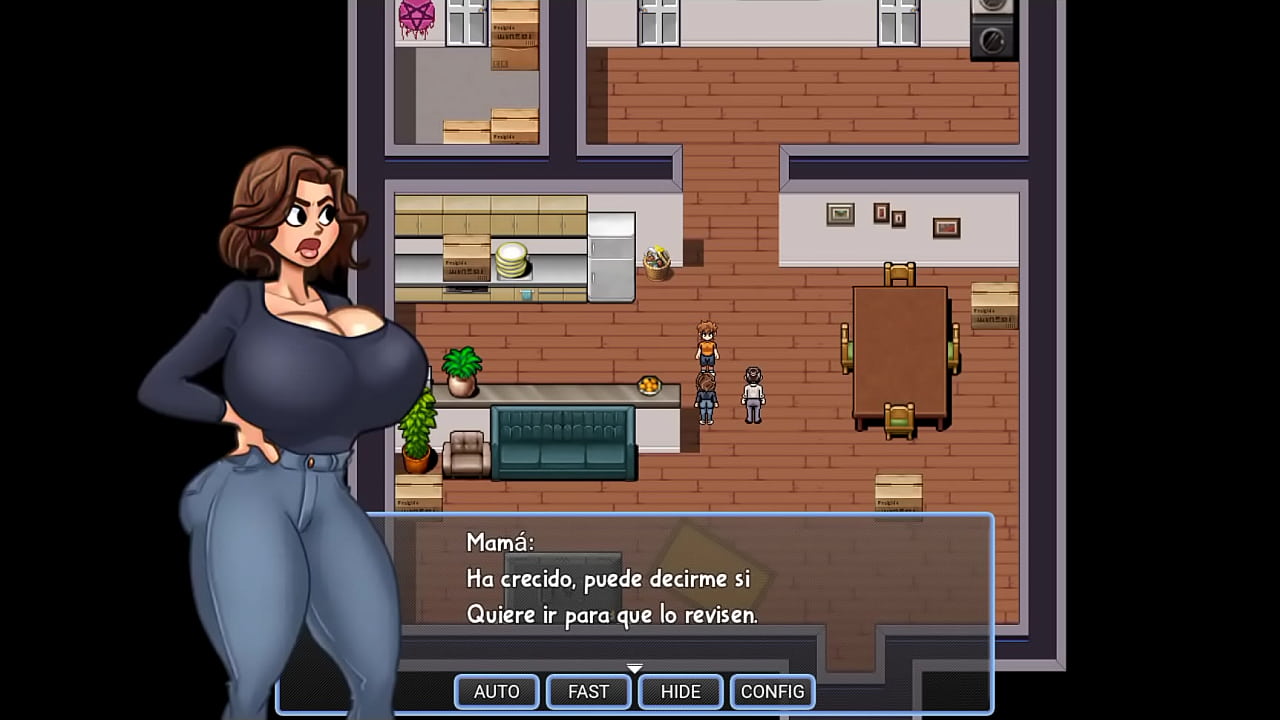Hide the dialogue box with HIDE
The width and height of the screenshot is (1280, 720).
(x=680, y=691)
